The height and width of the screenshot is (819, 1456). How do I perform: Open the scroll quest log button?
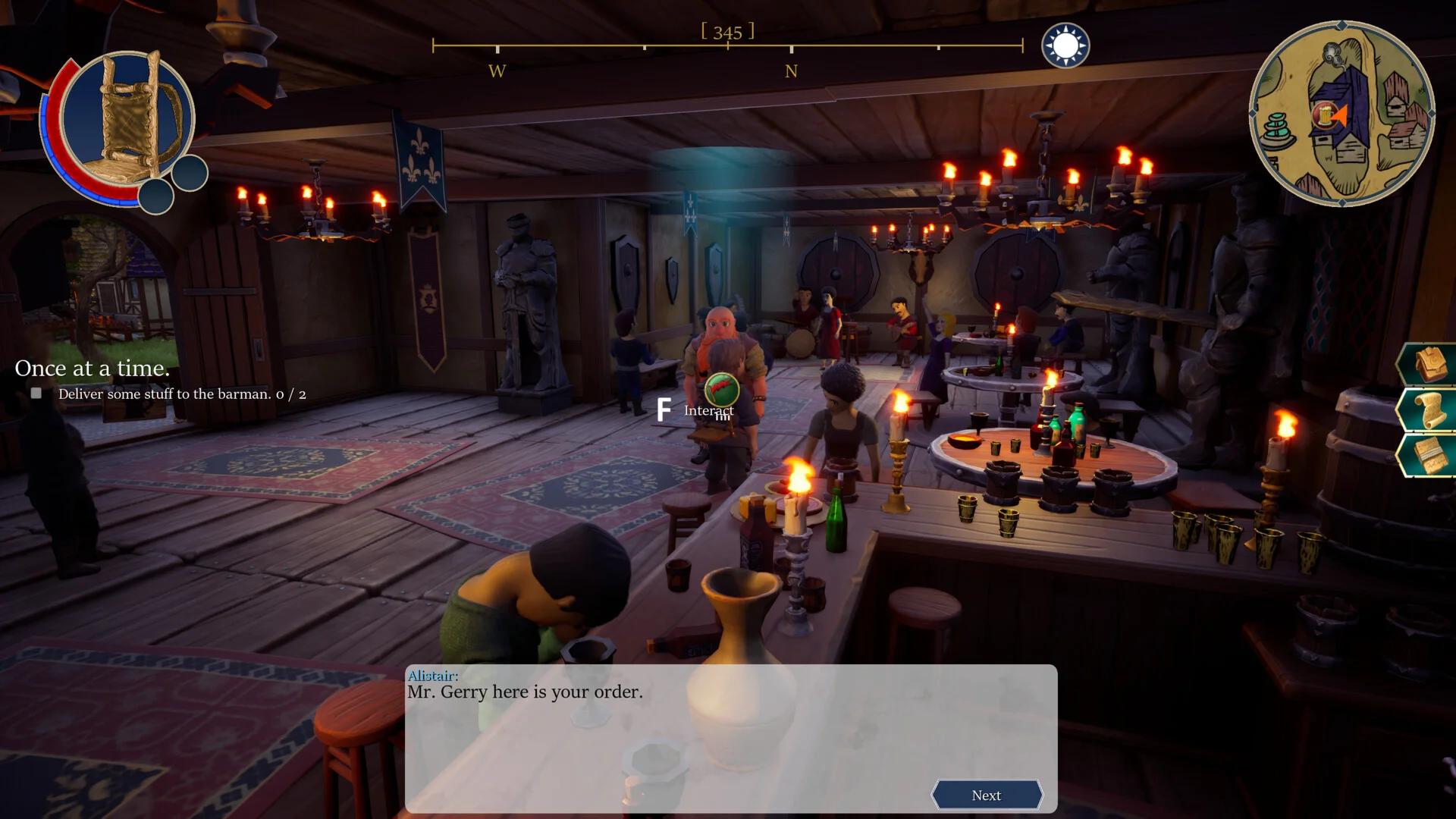(x=1429, y=410)
